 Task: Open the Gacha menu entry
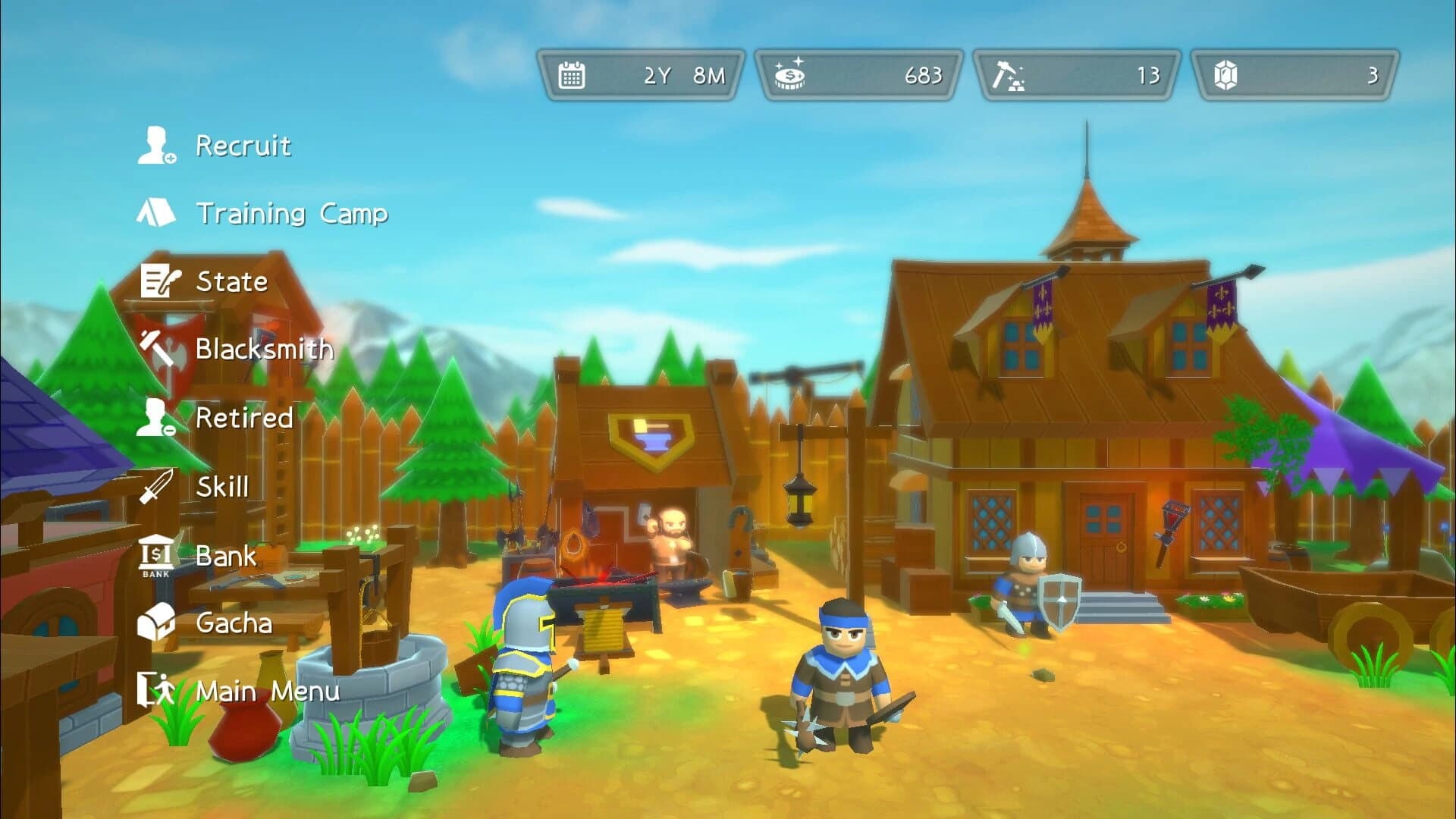236,623
